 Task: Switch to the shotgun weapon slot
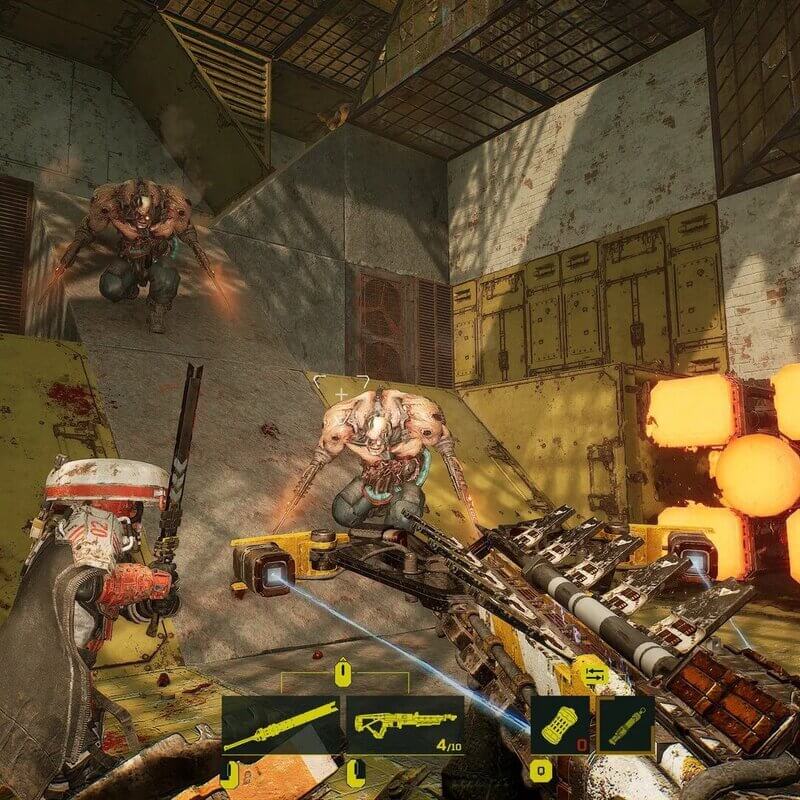tap(405, 725)
